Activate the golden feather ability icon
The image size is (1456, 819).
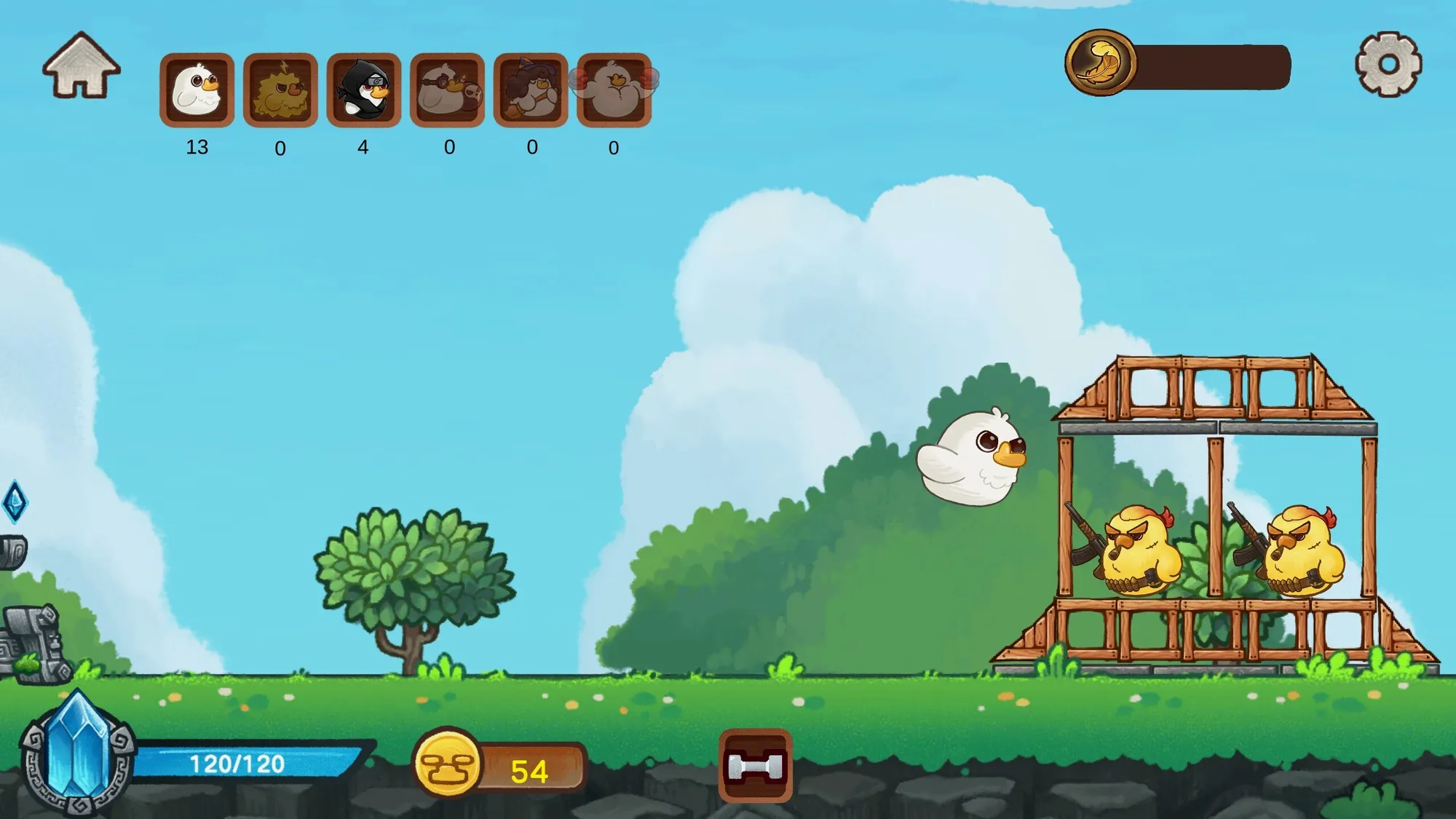[1100, 63]
